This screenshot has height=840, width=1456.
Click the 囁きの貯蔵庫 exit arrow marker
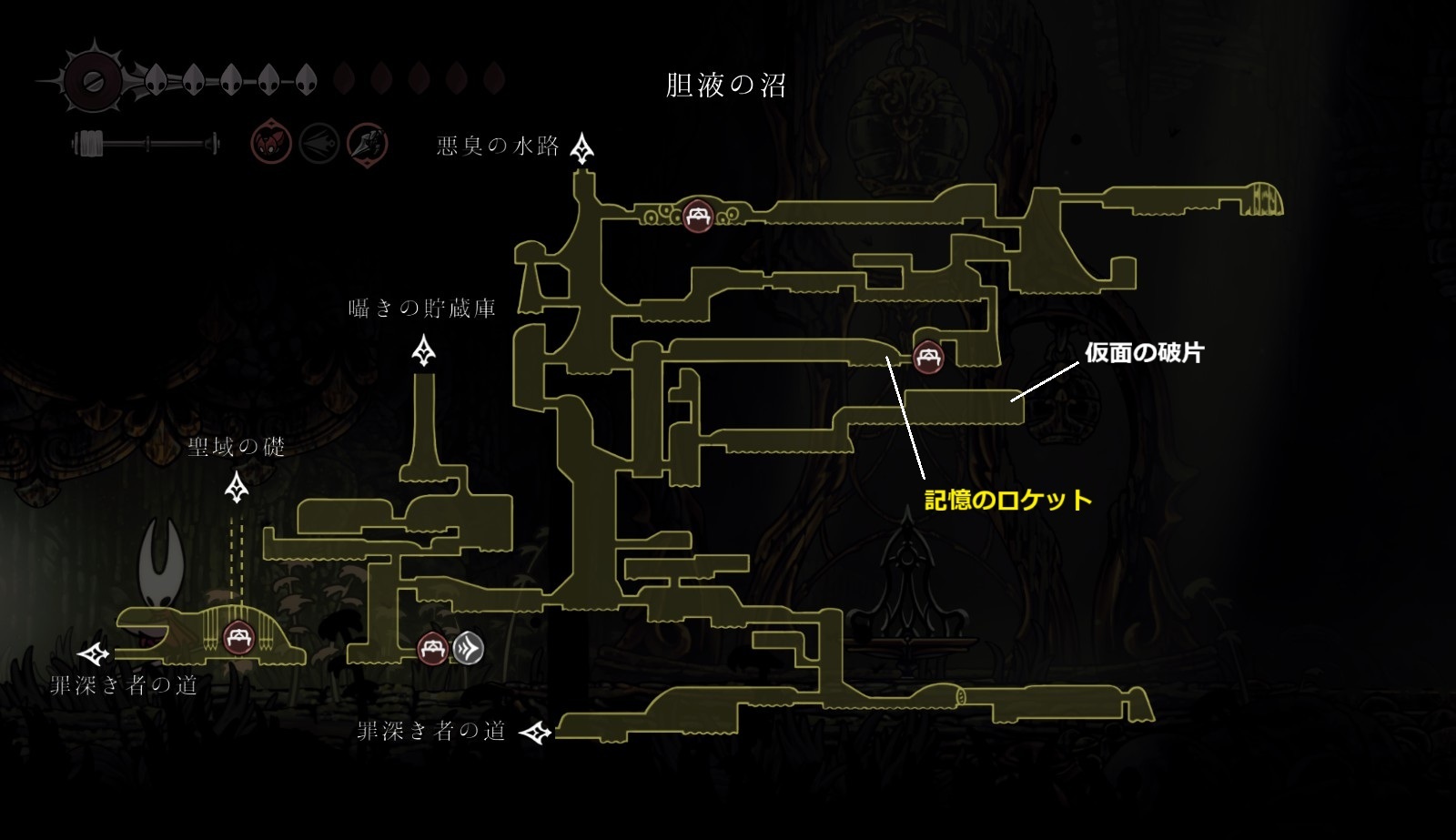(424, 350)
